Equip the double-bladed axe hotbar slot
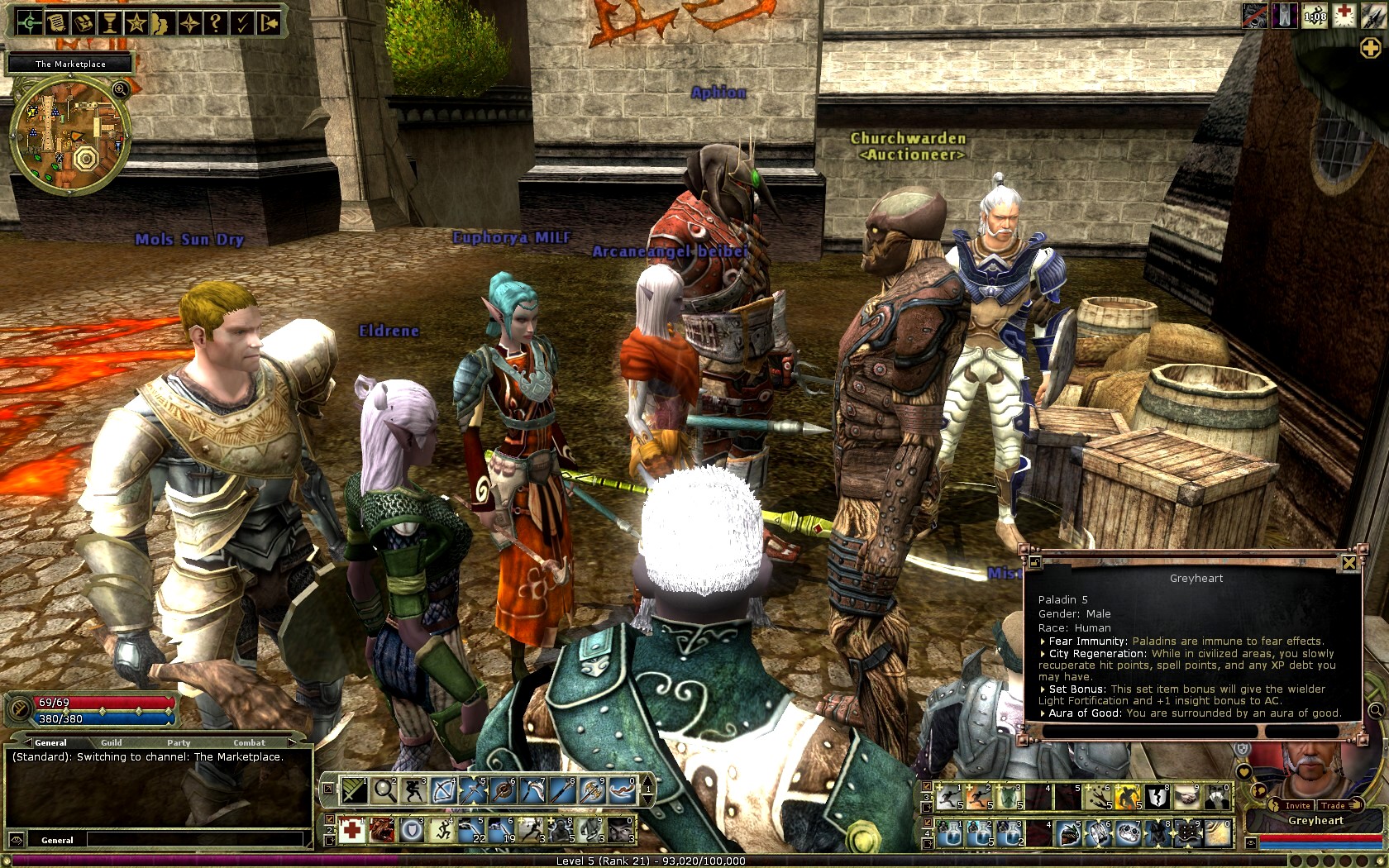Viewport: 1389px width, 868px height. [593, 790]
